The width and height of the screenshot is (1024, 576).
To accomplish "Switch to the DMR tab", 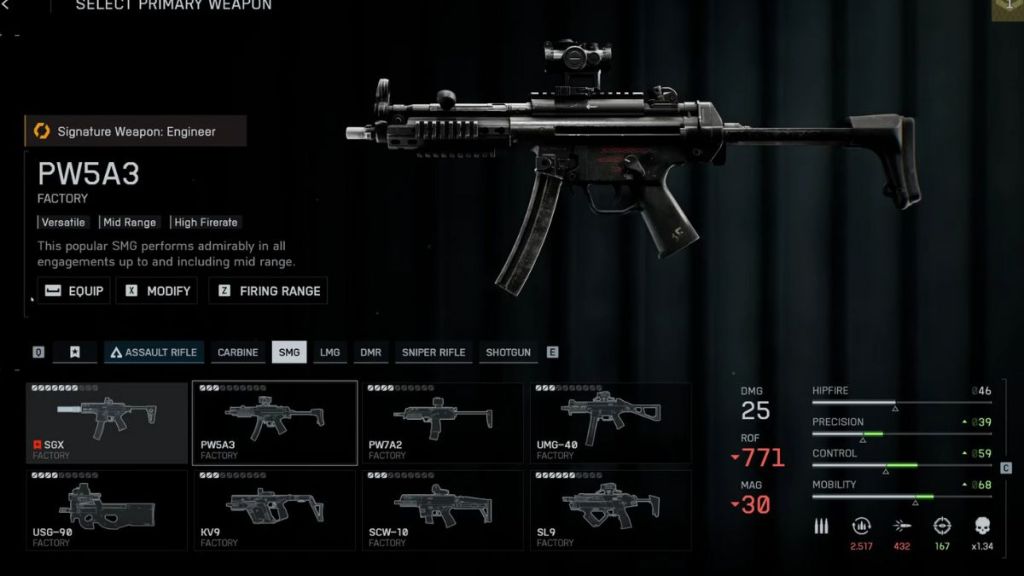I will 371,352.
